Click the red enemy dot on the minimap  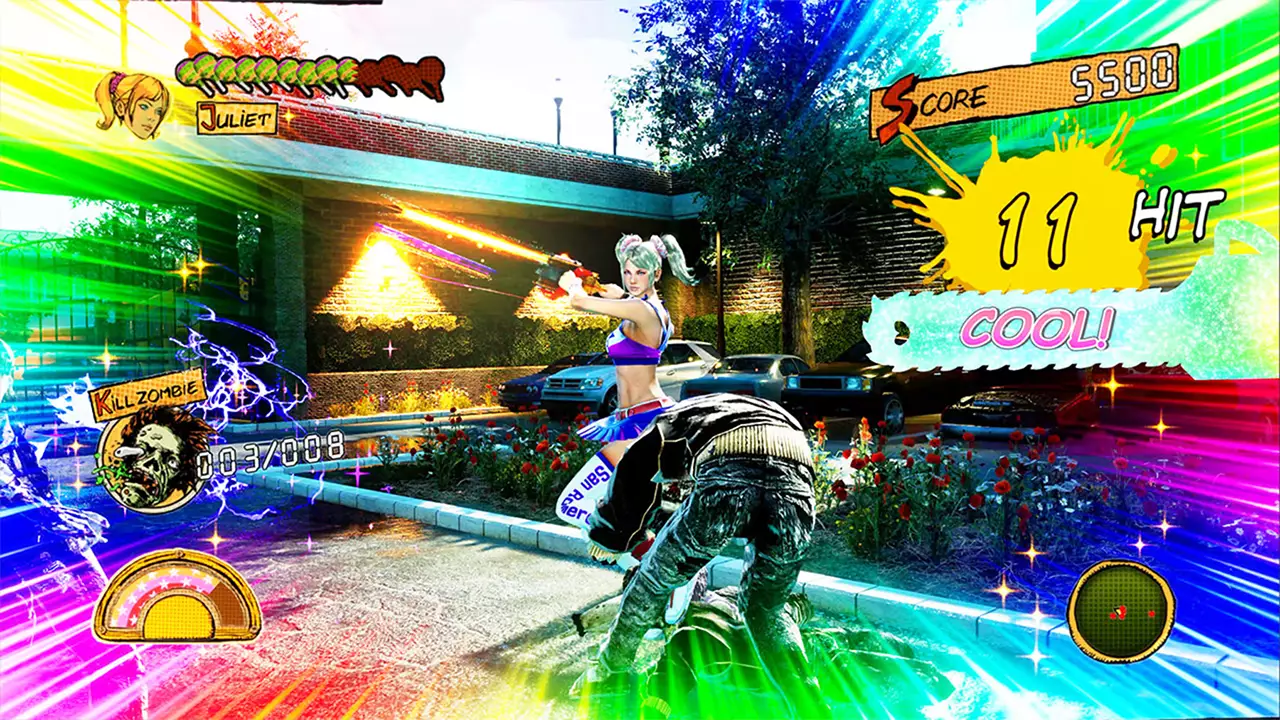[1150, 613]
